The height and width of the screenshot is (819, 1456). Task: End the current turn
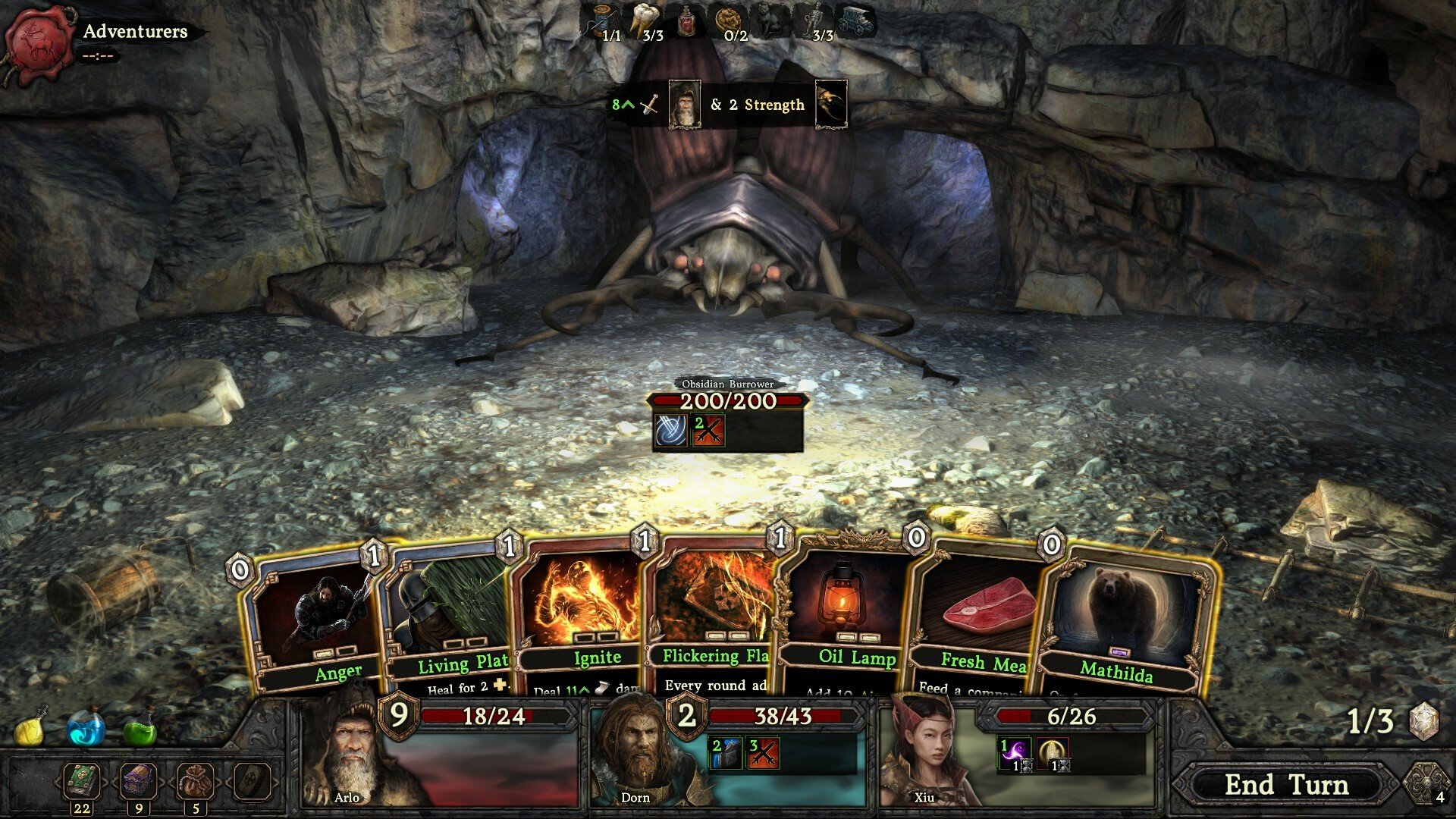1286,784
